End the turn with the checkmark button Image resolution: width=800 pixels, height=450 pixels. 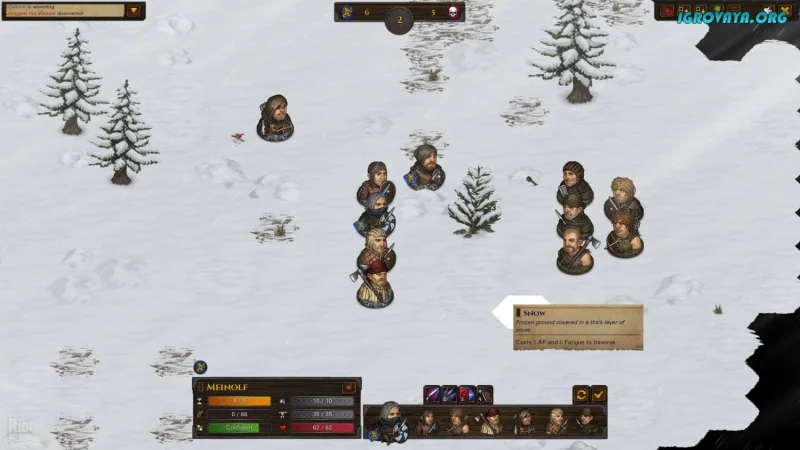tap(599, 394)
